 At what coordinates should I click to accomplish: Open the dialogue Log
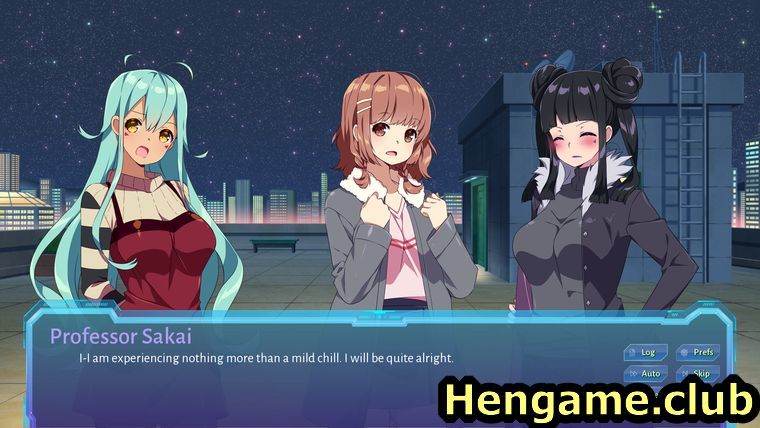click(646, 352)
